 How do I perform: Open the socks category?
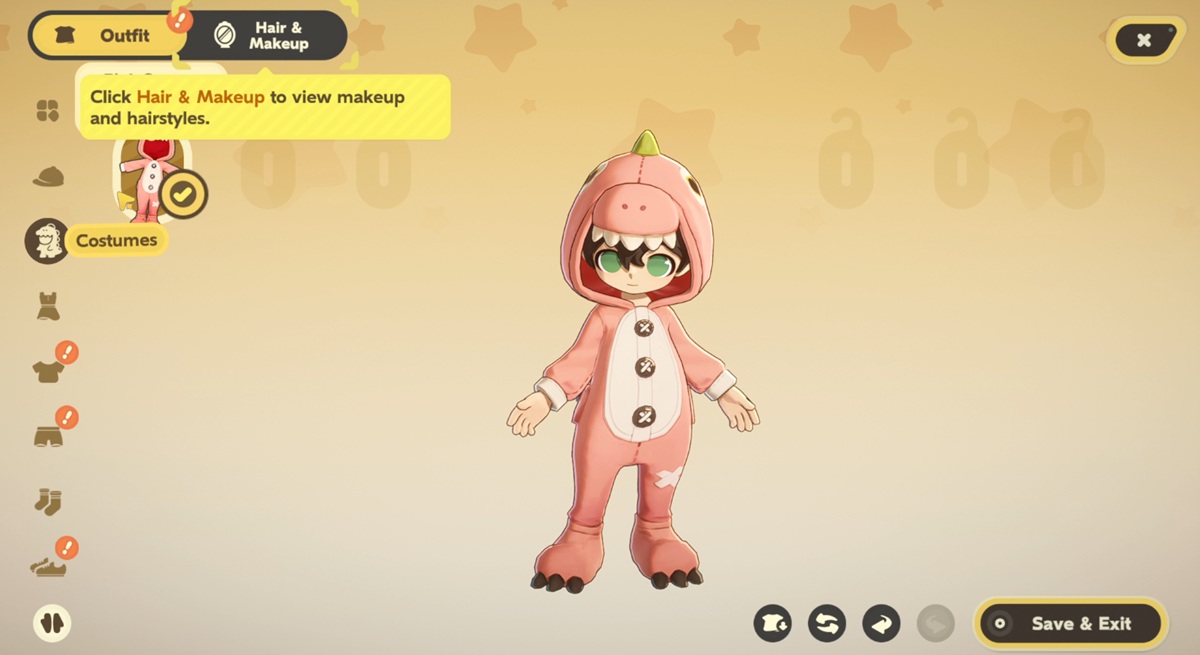coord(48,501)
